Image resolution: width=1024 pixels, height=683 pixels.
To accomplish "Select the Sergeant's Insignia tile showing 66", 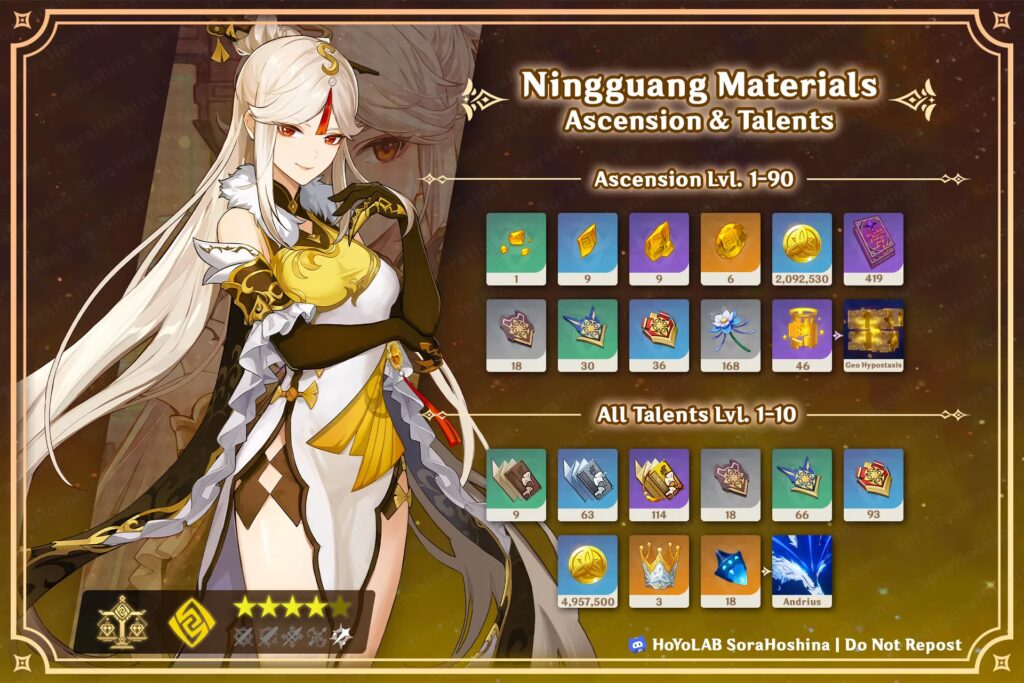I will (802, 484).
